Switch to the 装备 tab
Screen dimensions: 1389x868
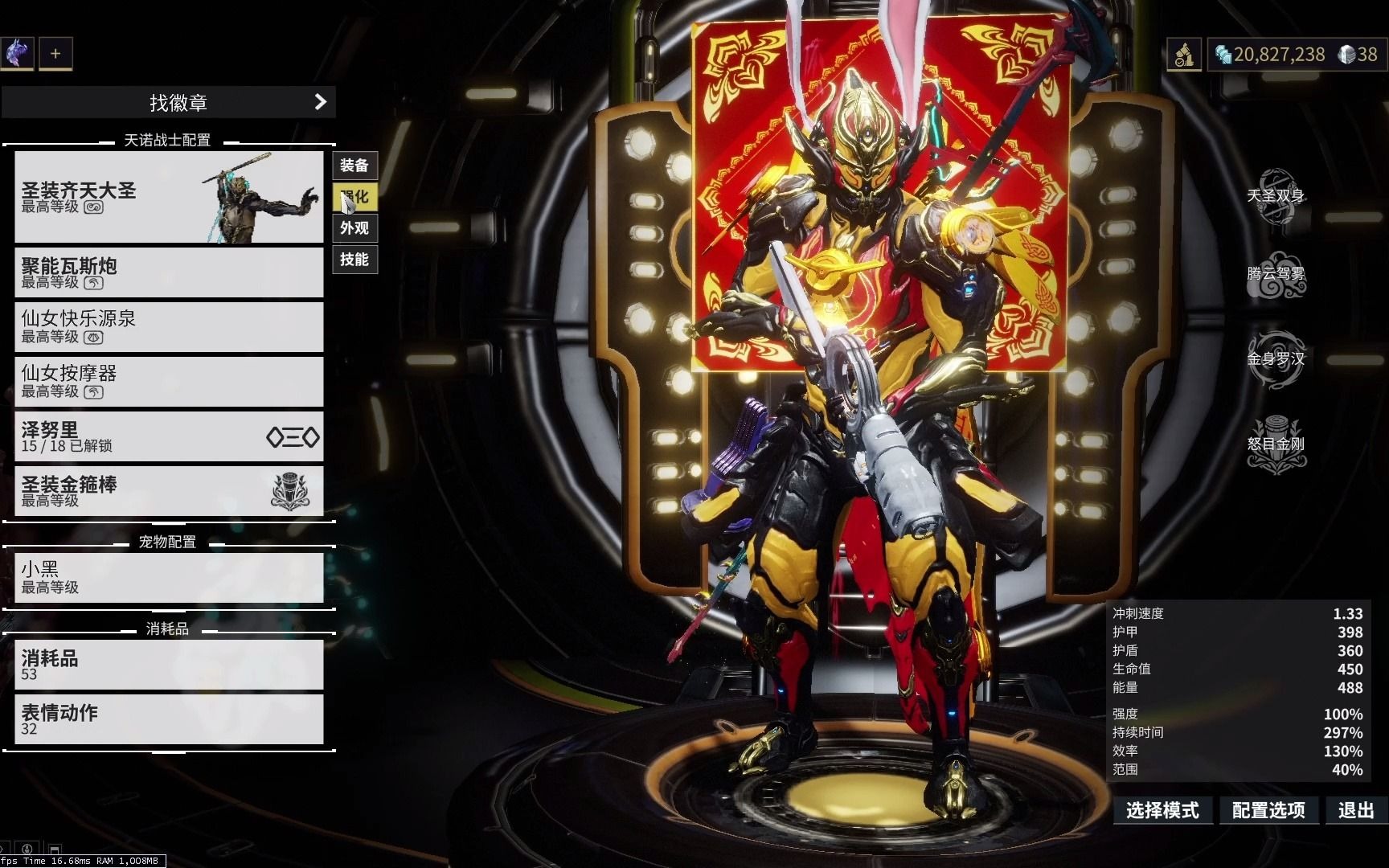[354, 166]
